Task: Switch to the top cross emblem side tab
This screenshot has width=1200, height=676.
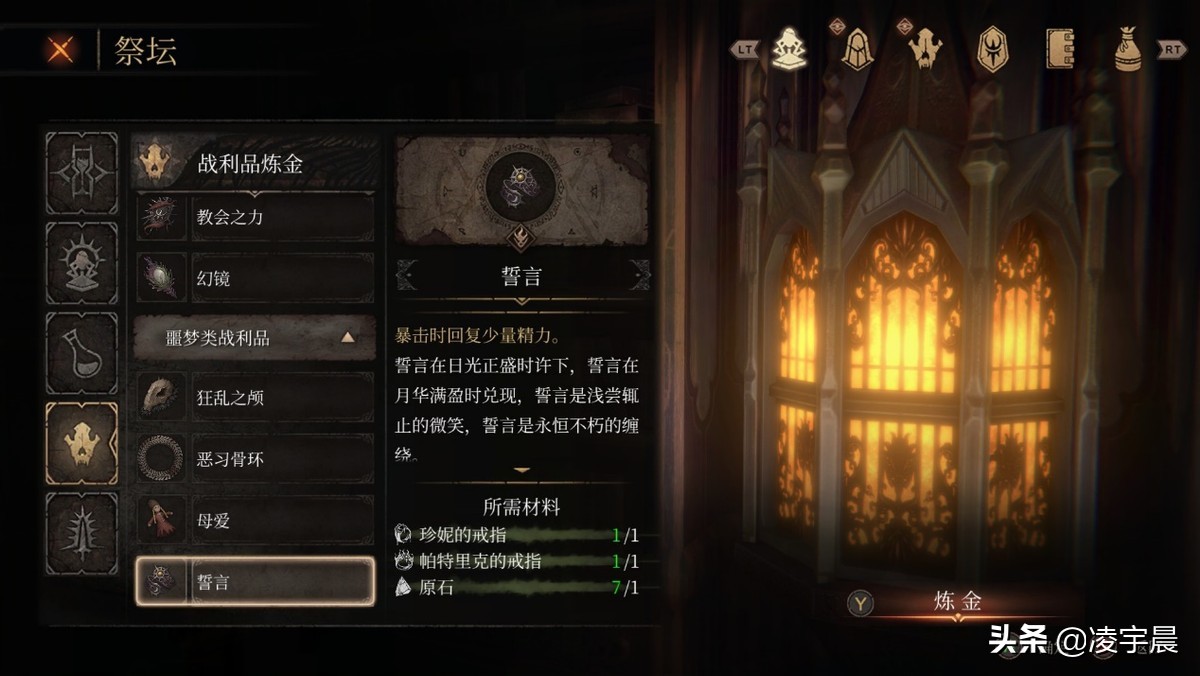Action: pyautogui.click(x=82, y=173)
